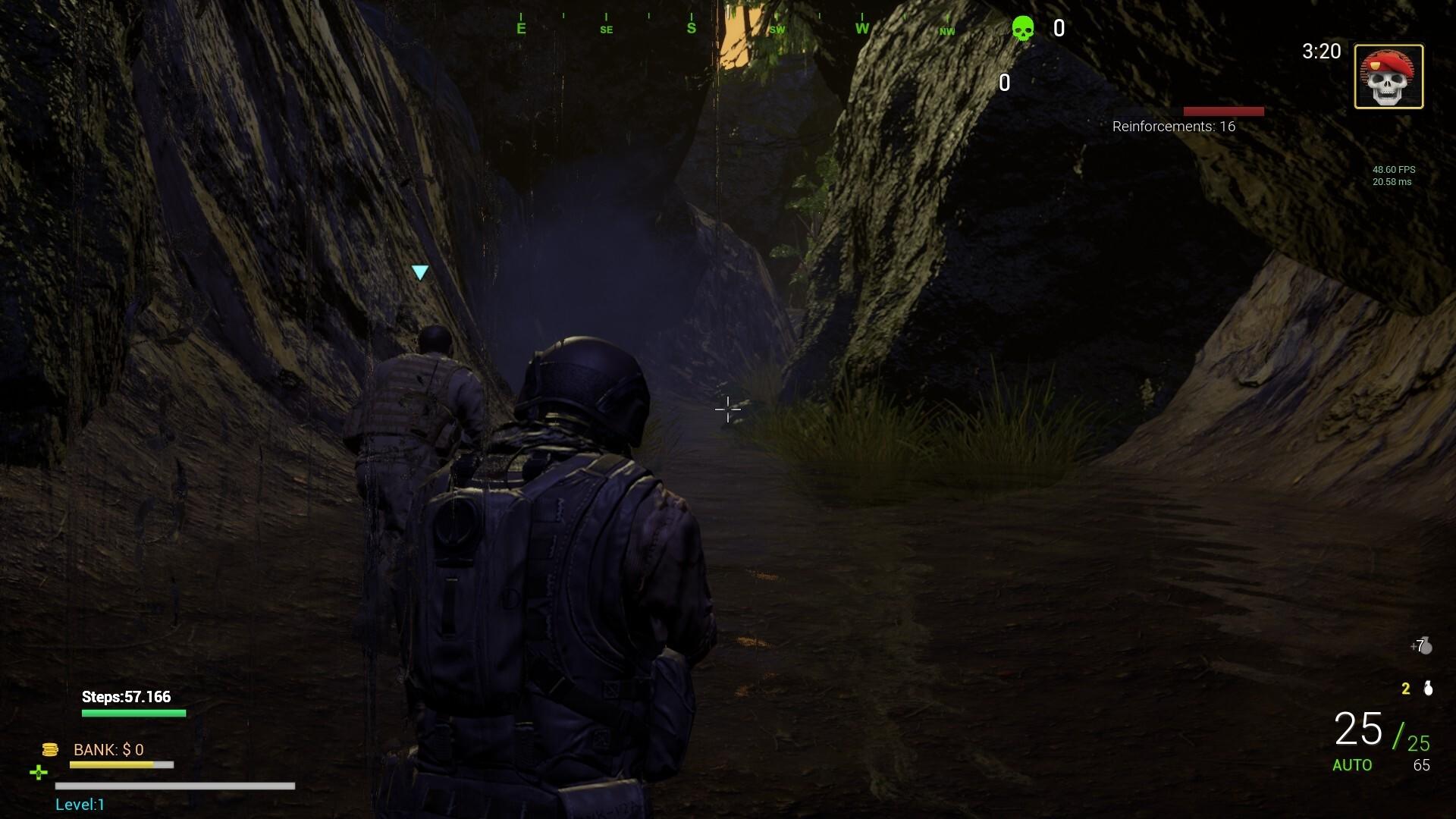
Task: Select the molotov icon with count 2
Action: click(x=1426, y=689)
